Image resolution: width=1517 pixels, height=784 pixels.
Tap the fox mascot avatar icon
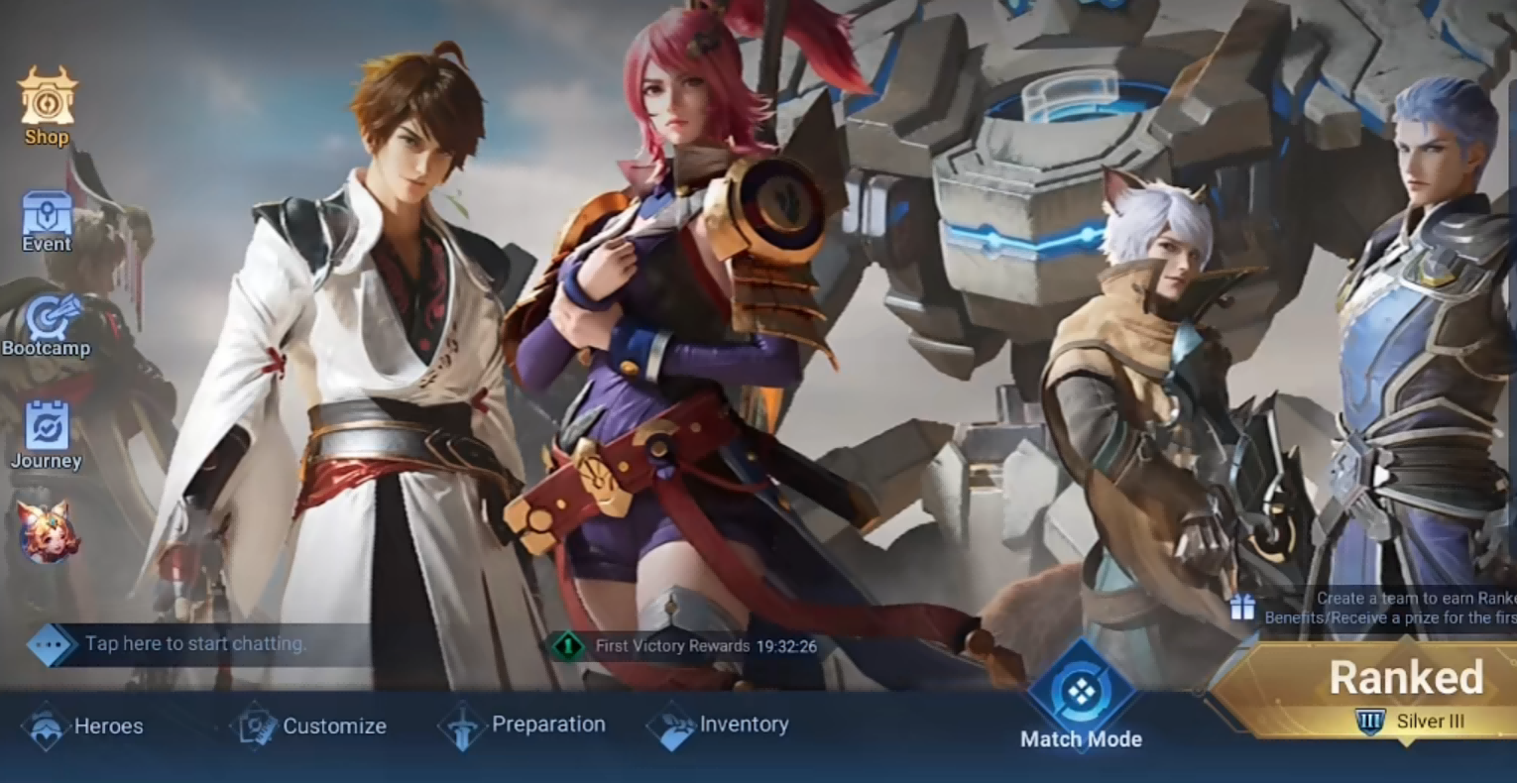click(x=45, y=531)
